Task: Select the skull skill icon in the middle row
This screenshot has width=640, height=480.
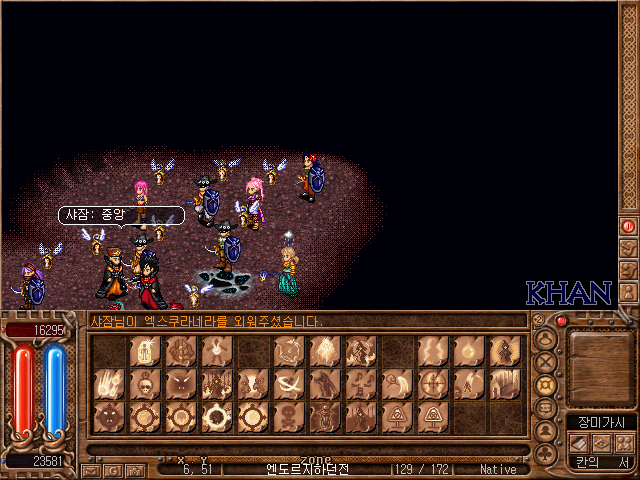Action: pos(143,383)
